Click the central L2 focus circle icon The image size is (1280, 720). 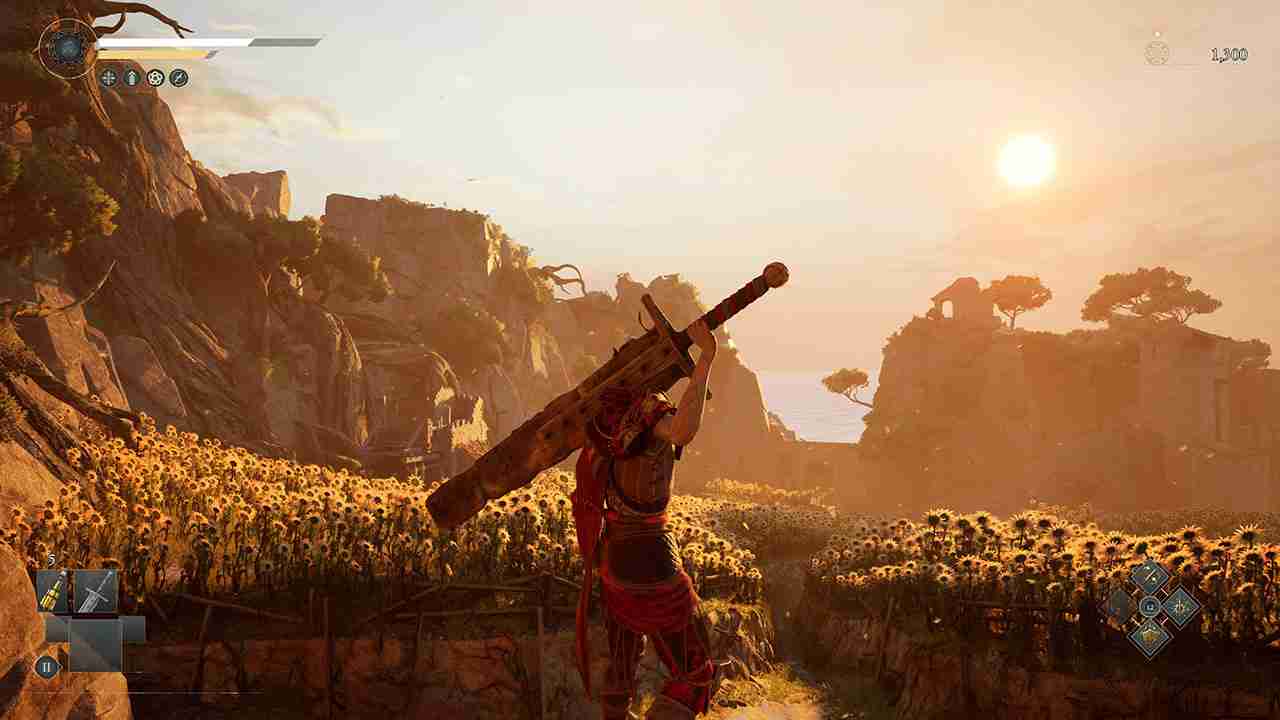tap(1149, 606)
